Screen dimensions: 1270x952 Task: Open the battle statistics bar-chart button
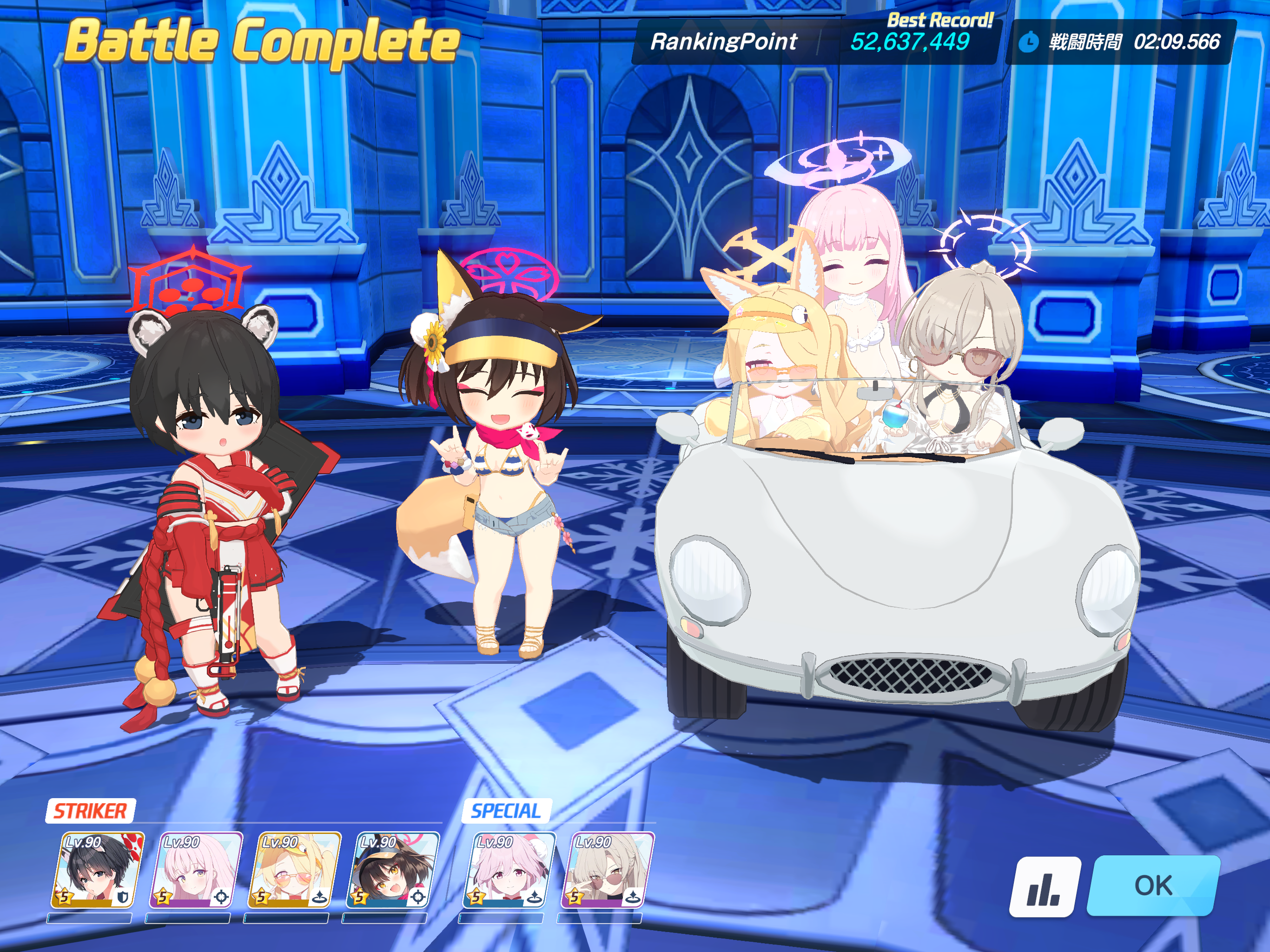[1044, 886]
